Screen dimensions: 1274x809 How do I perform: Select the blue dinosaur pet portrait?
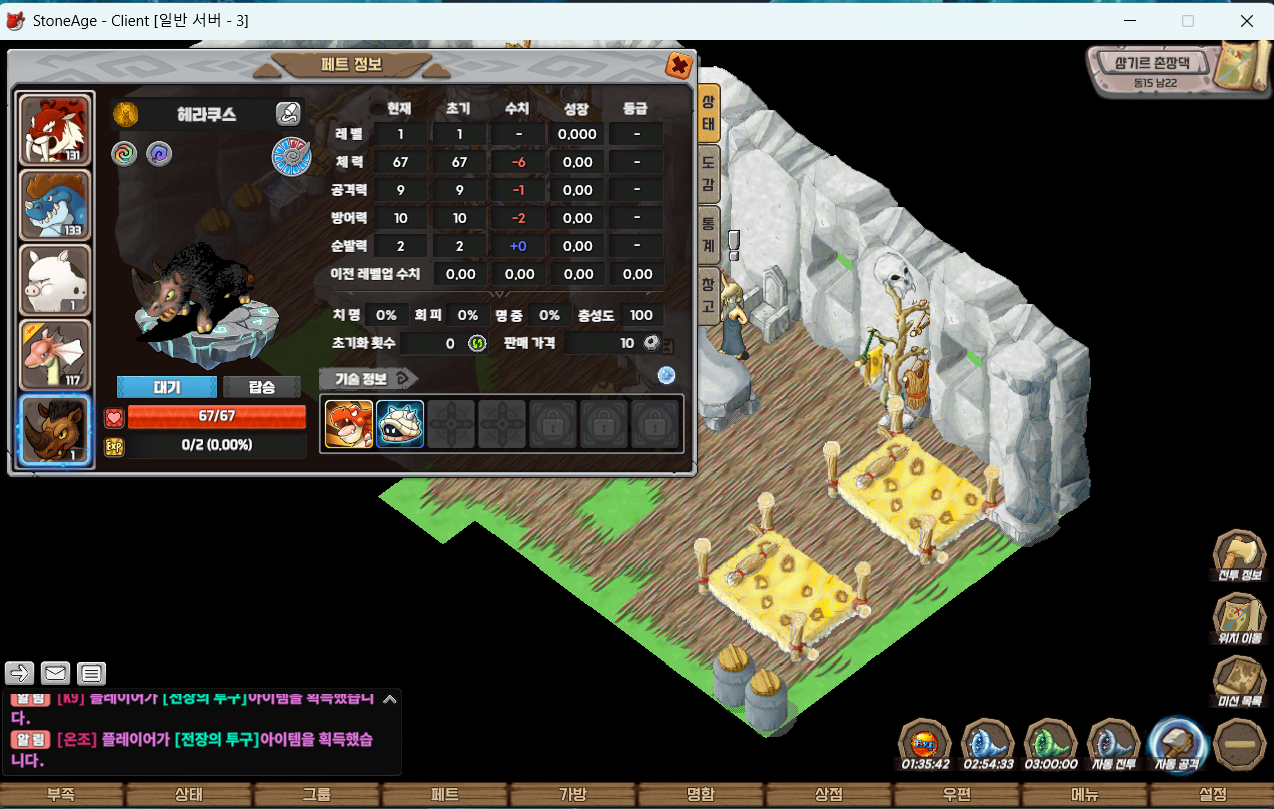point(56,205)
